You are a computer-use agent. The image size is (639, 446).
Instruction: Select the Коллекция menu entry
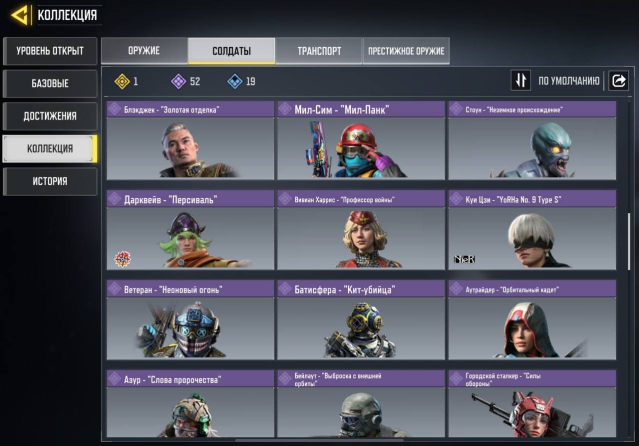50,149
